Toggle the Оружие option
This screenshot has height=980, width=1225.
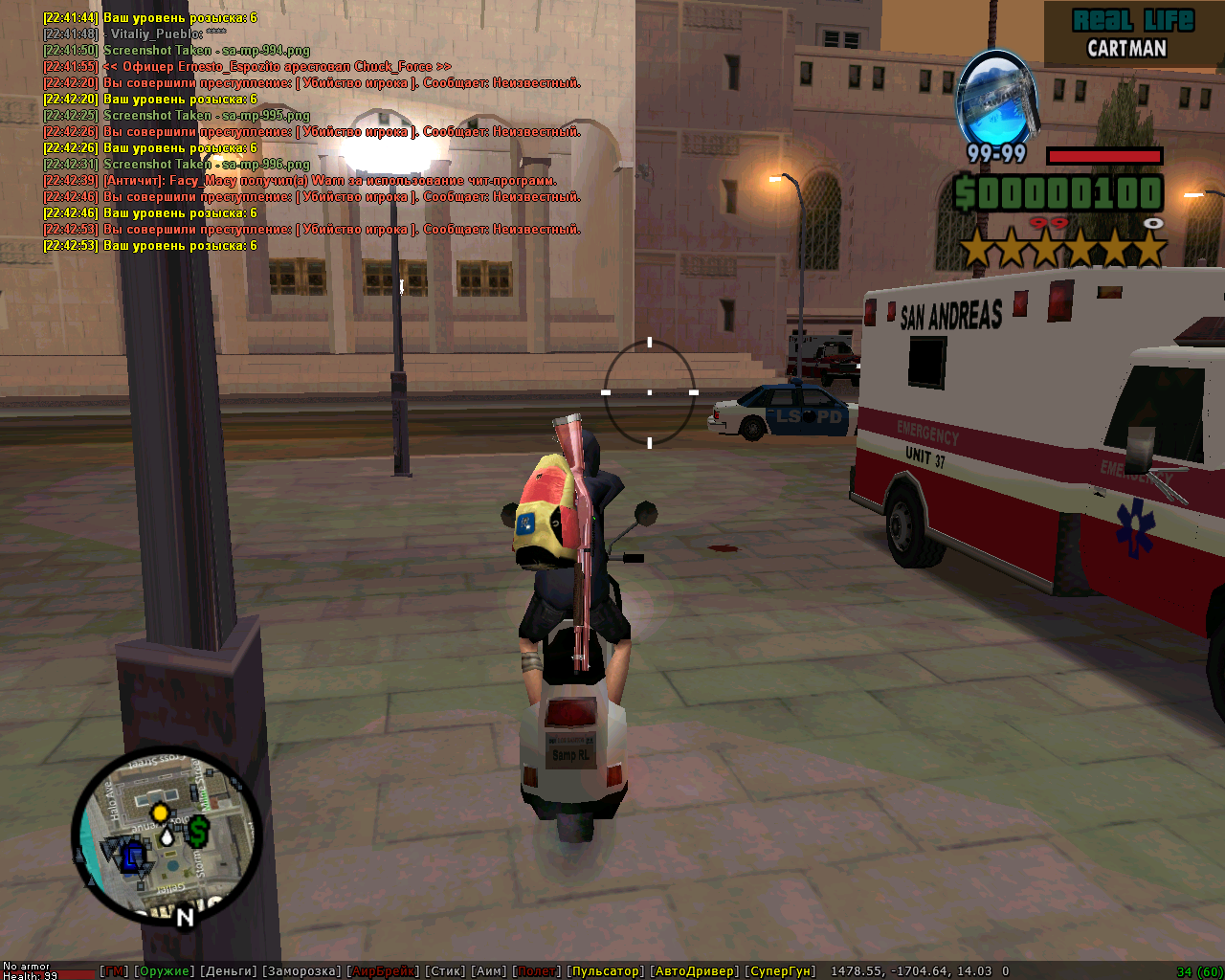point(164,971)
